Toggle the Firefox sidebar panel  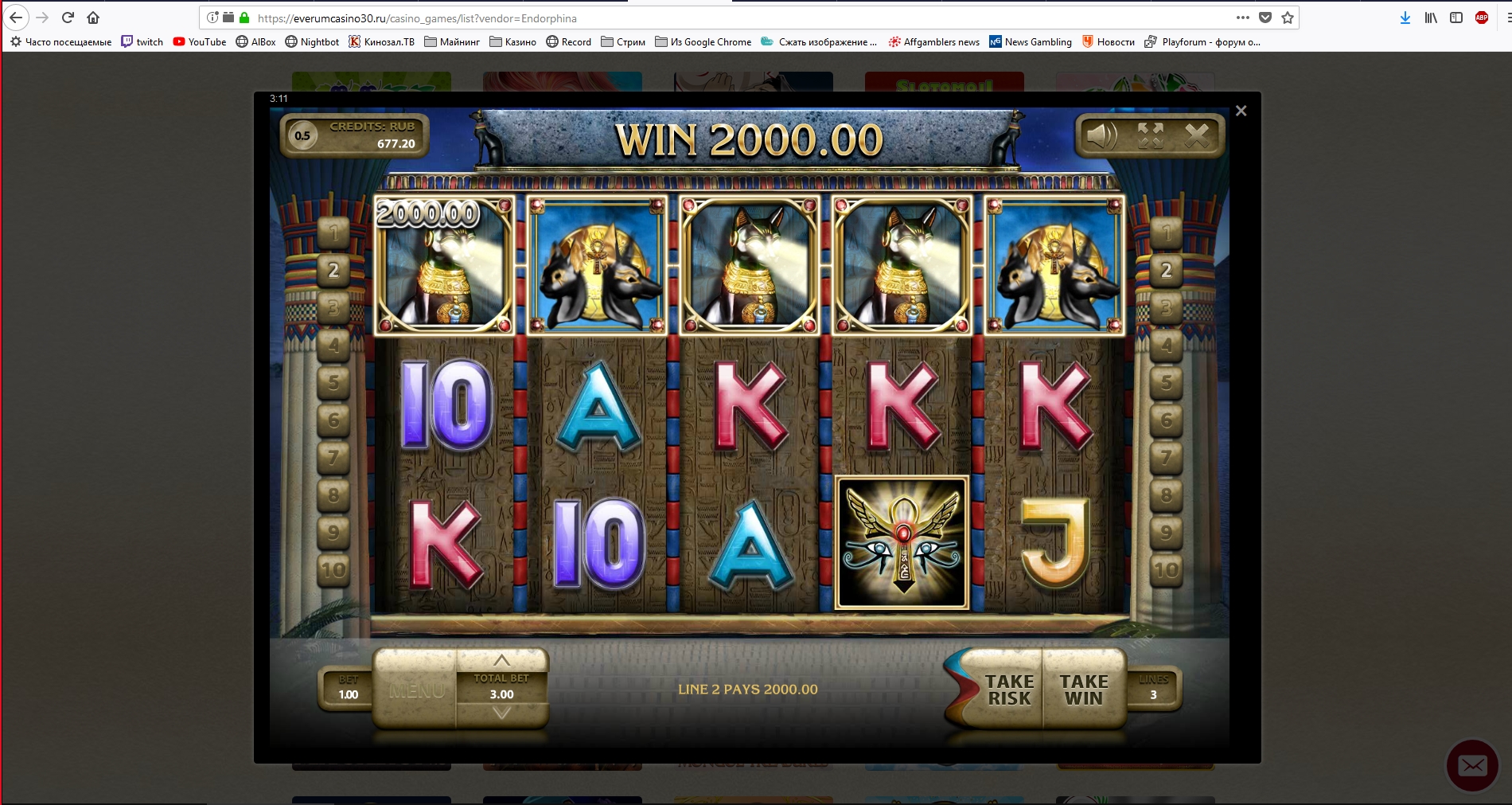1456,18
